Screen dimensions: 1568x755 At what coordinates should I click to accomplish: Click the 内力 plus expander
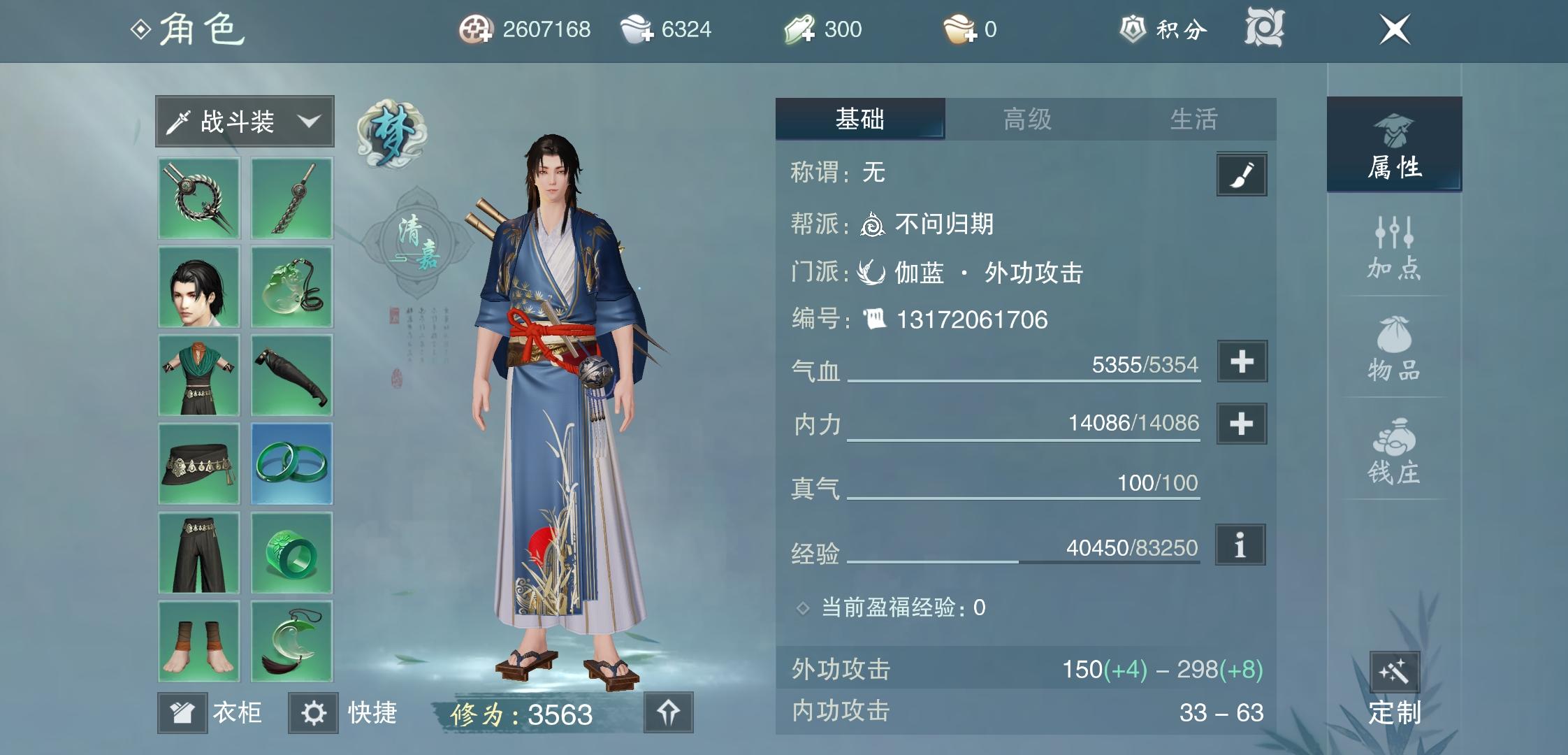(1241, 424)
